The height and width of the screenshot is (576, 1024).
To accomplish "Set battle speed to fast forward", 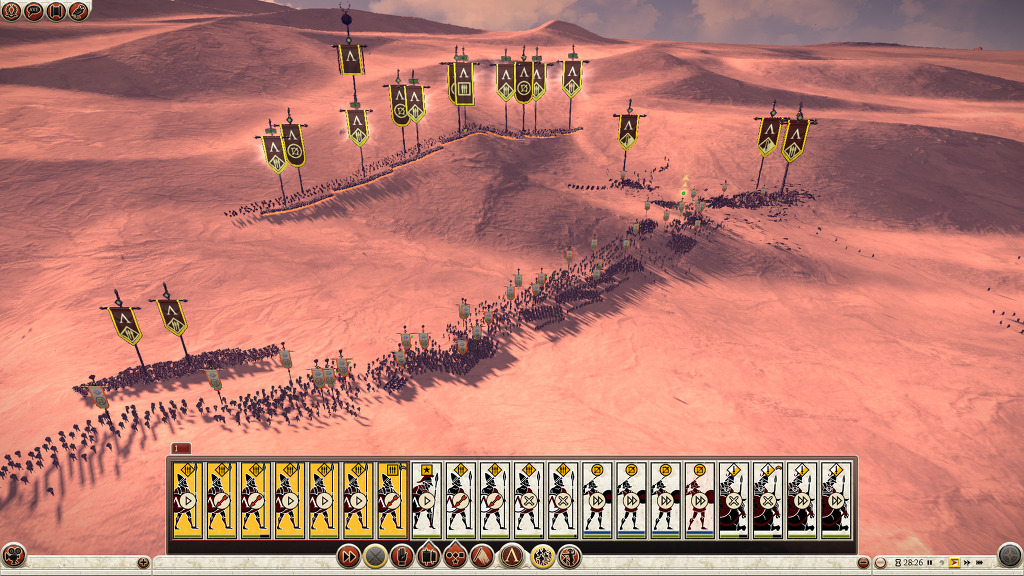I will (967, 563).
